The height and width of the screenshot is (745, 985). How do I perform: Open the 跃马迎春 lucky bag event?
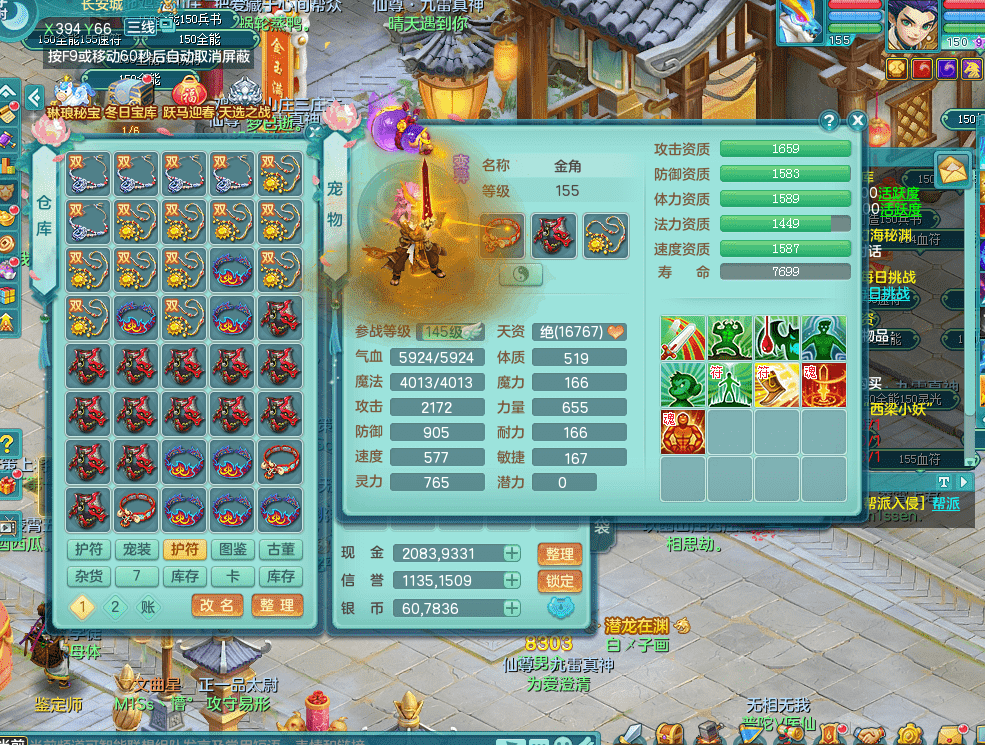188,95
